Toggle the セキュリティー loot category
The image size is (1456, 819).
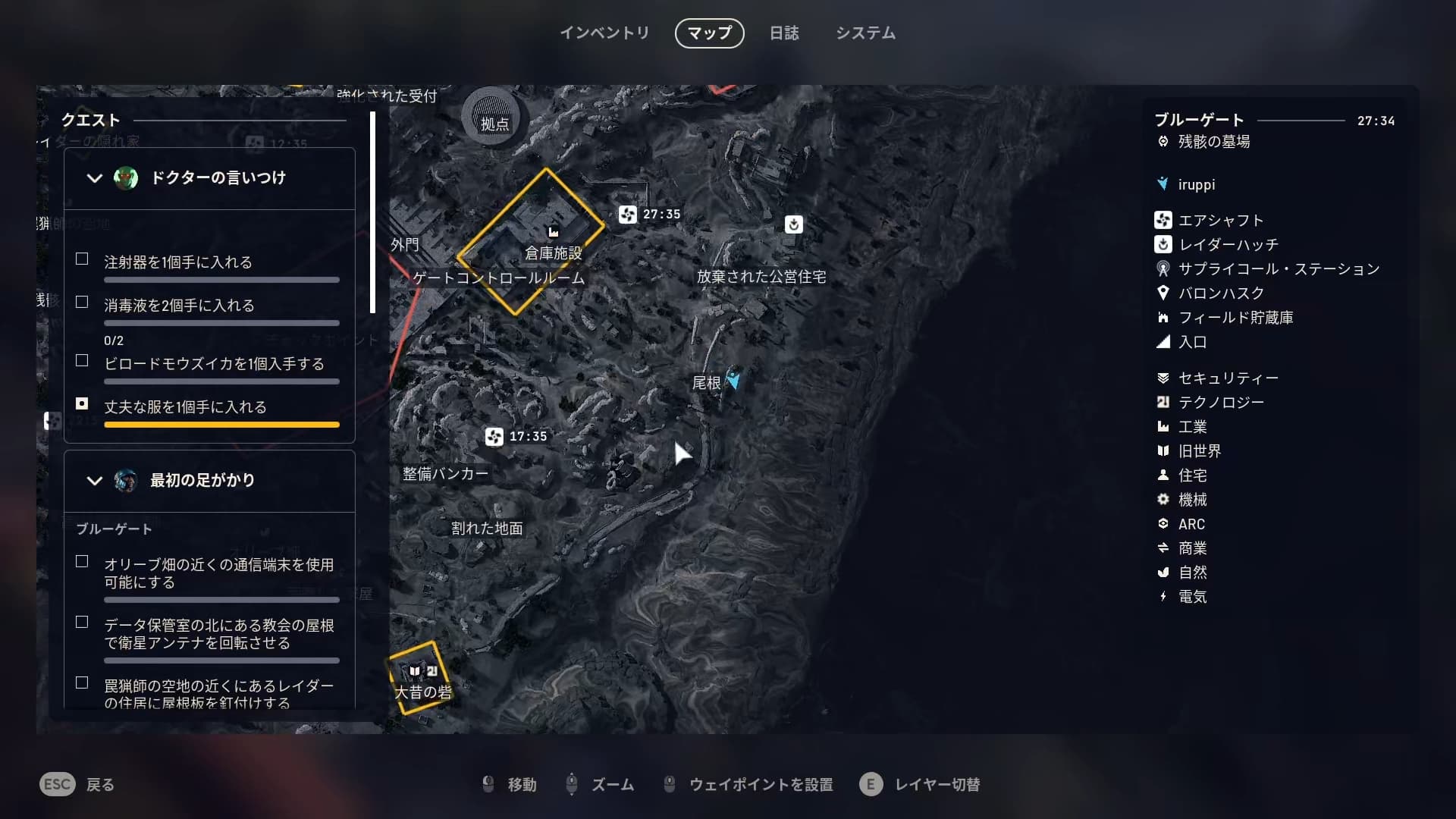[1228, 378]
